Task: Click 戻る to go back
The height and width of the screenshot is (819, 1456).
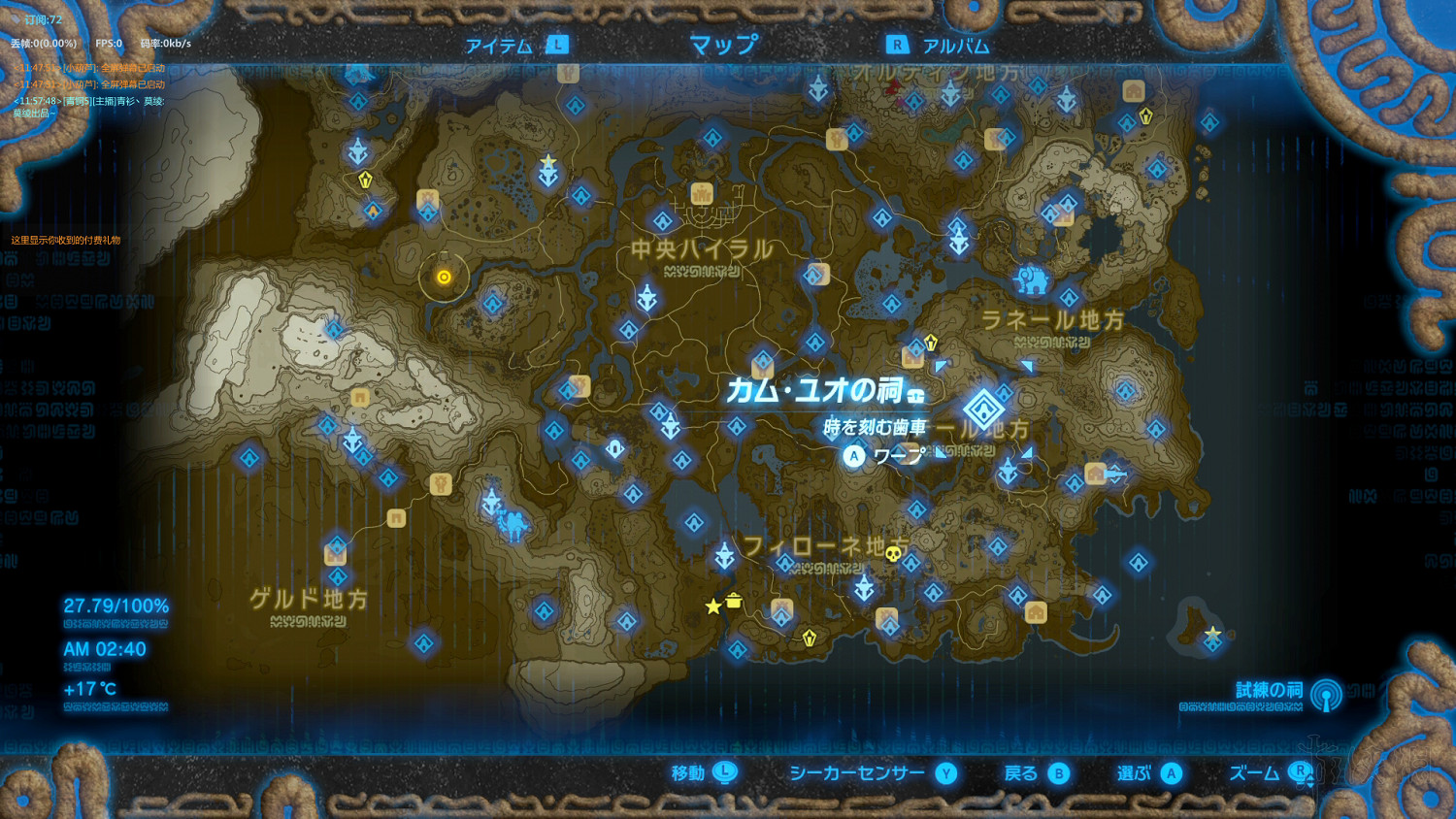Action: tap(1030, 774)
